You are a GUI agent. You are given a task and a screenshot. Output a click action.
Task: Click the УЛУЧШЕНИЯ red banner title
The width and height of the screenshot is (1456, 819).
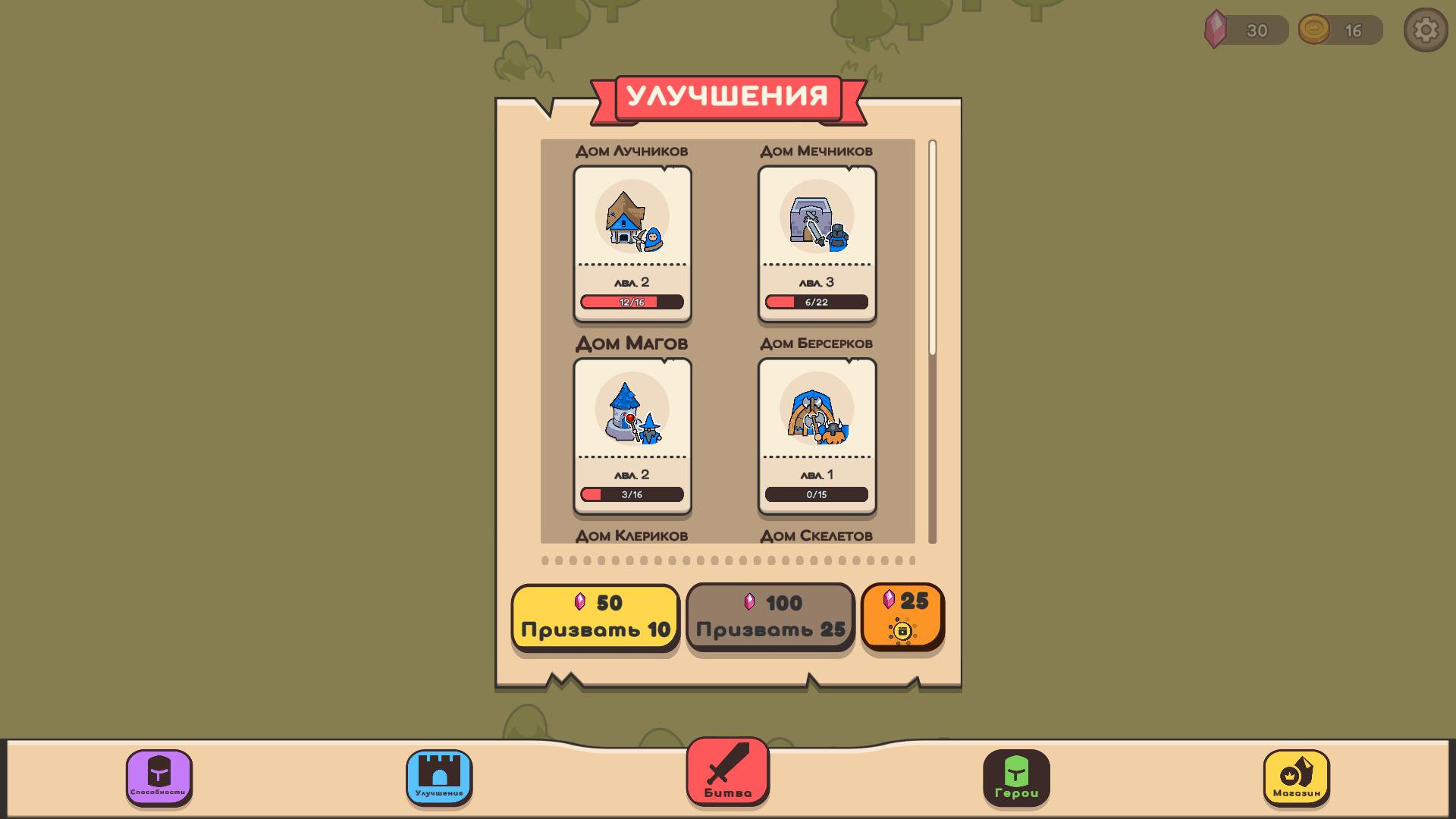coord(728,97)
